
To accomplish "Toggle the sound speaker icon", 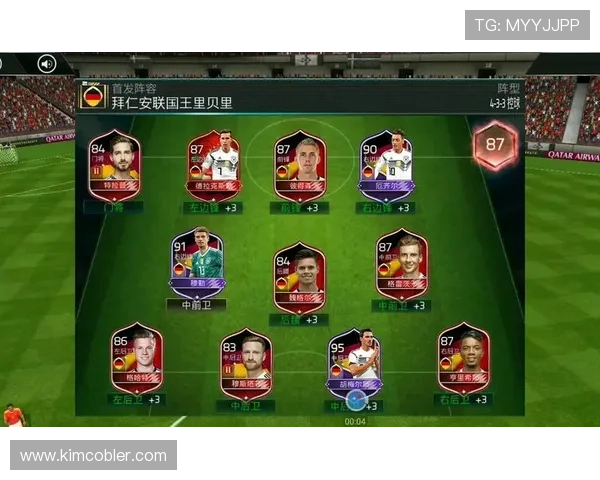I will click(47, 64).
